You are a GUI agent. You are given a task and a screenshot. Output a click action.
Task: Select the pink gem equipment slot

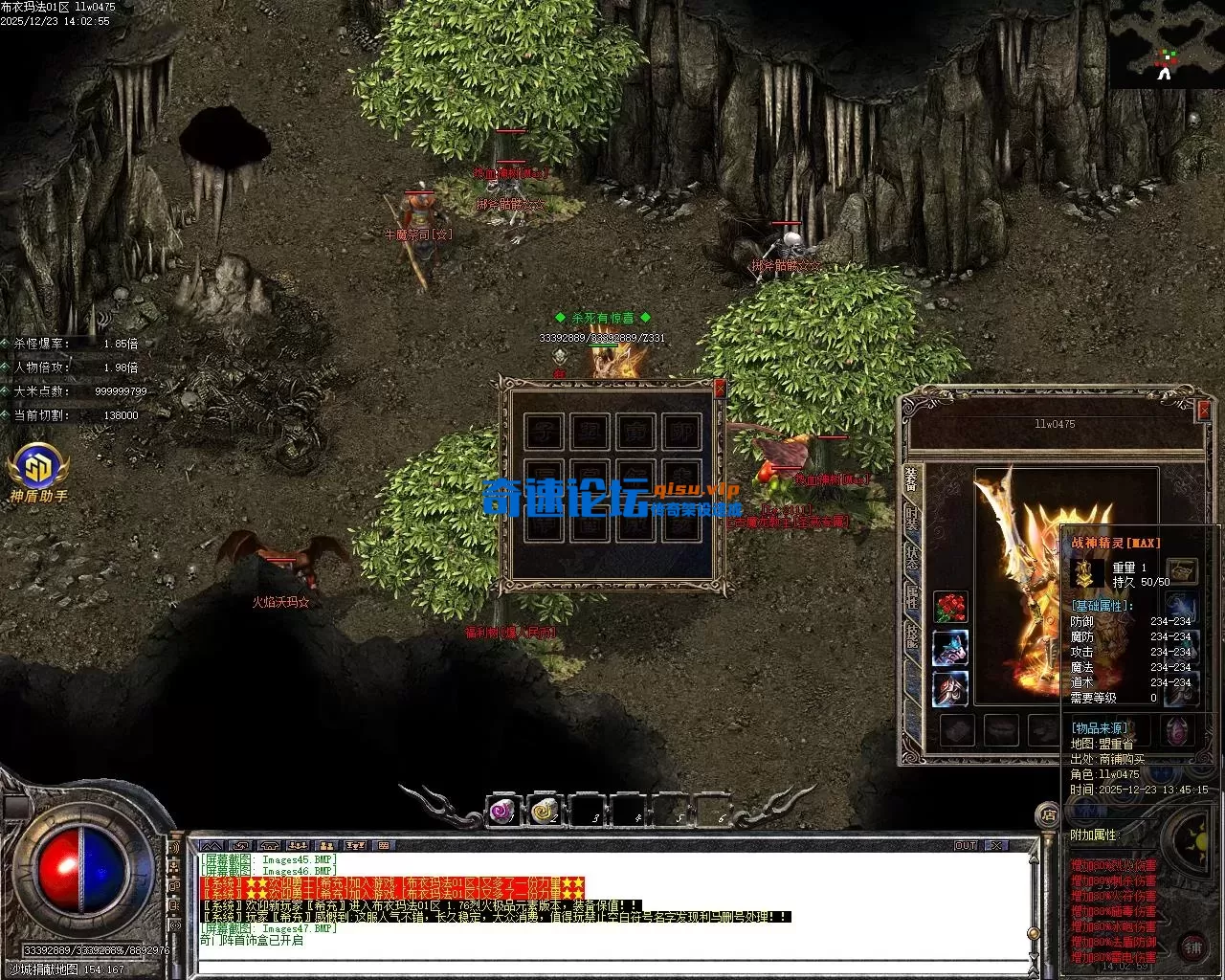(1178, 731)
